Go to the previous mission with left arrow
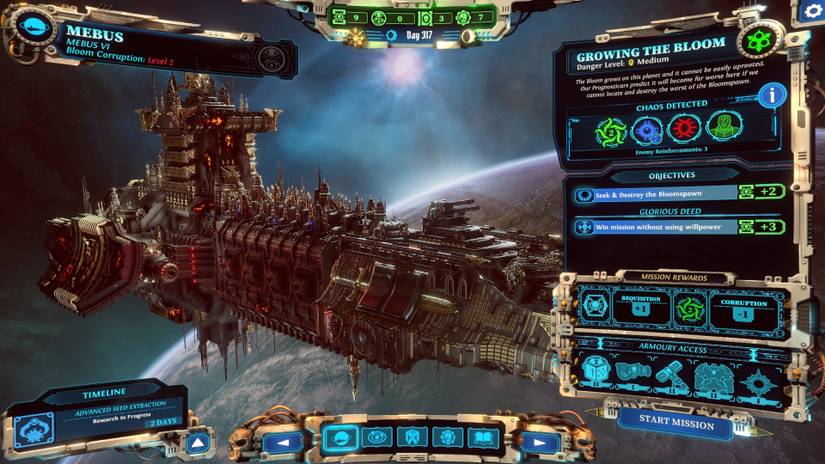825x464 pixels. [284, 440]
